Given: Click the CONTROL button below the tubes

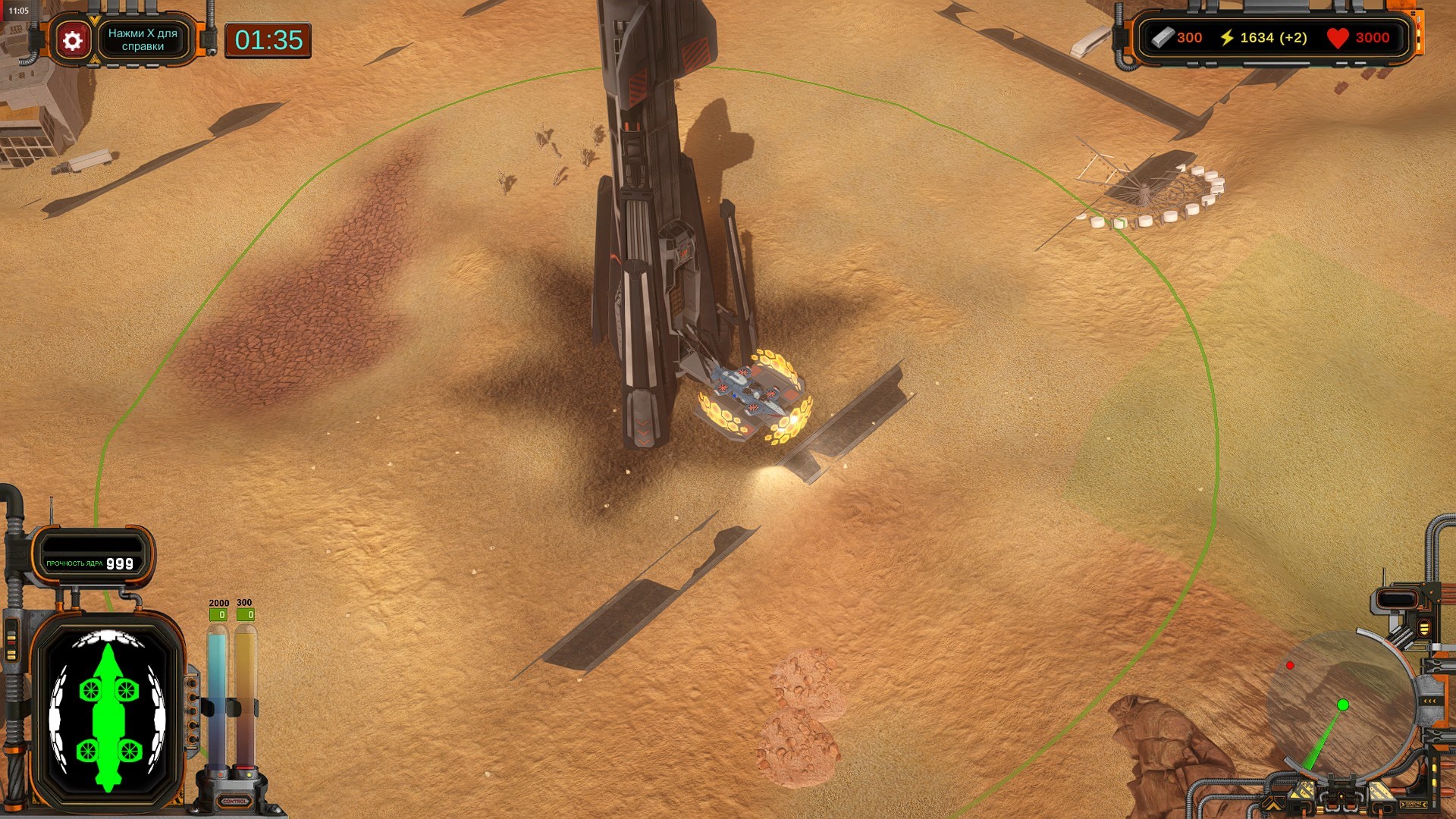Looking at the screenshot, I should (x=234, y=801).
